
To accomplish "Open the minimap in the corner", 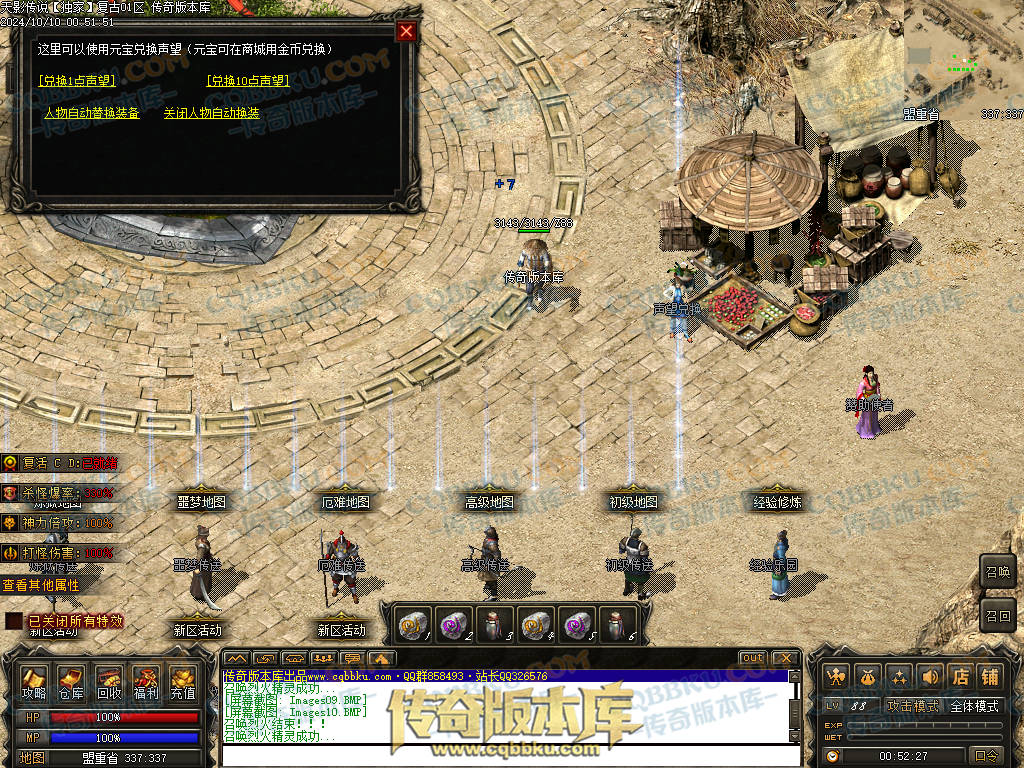I will point(964,50).
